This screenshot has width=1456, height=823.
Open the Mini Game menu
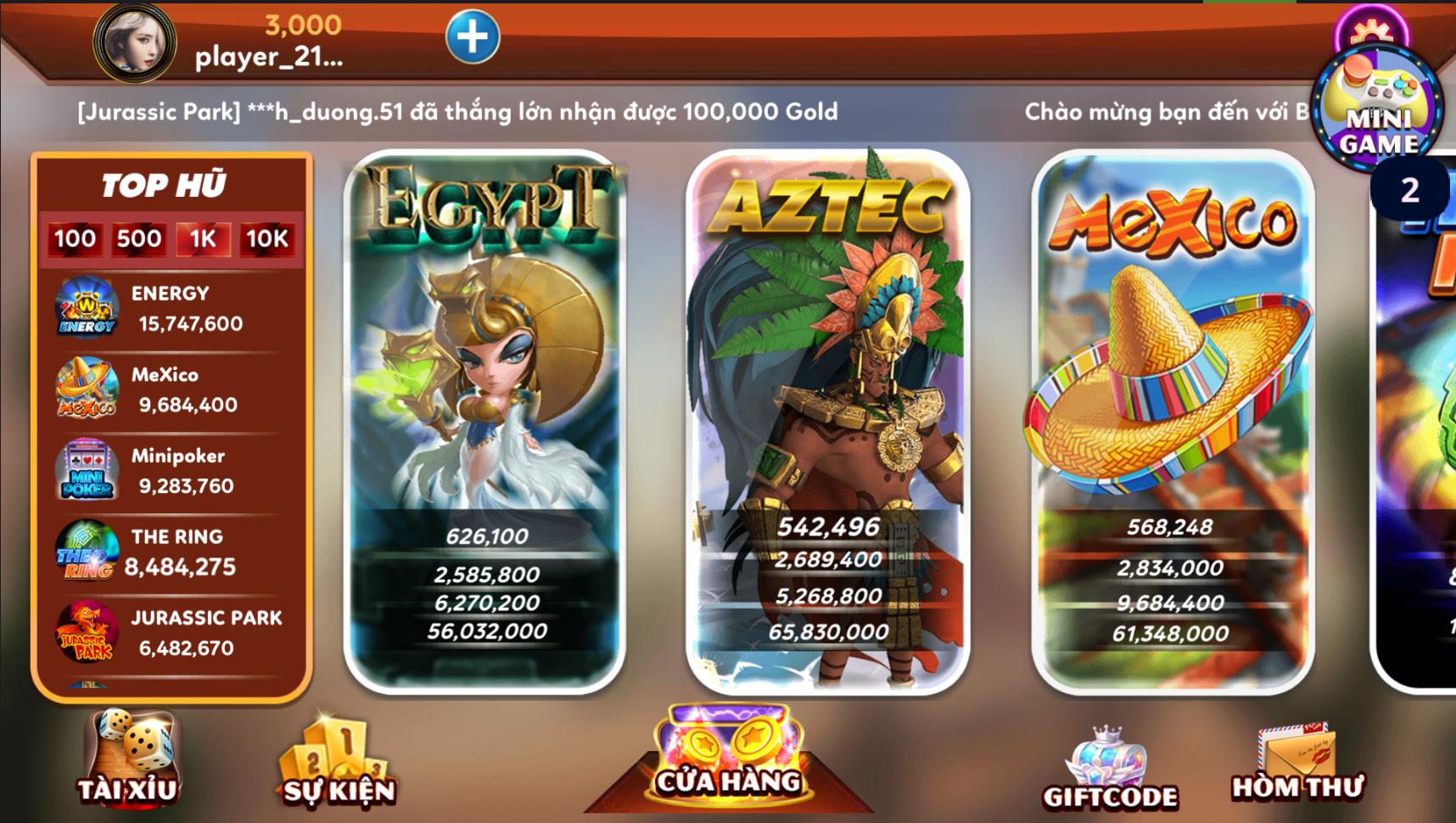1376,110
